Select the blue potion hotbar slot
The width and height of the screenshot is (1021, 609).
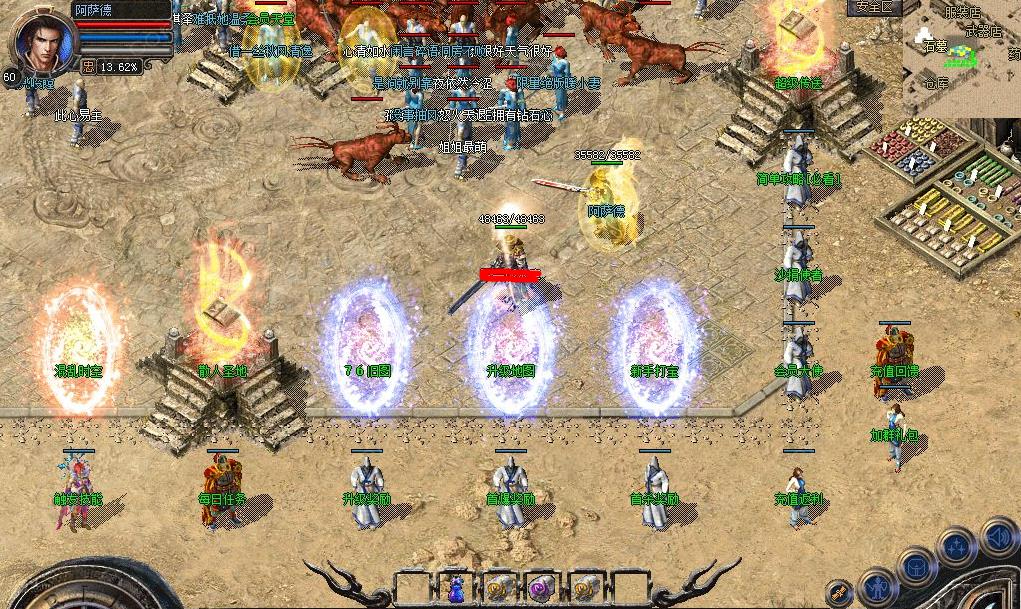[456, 587]
